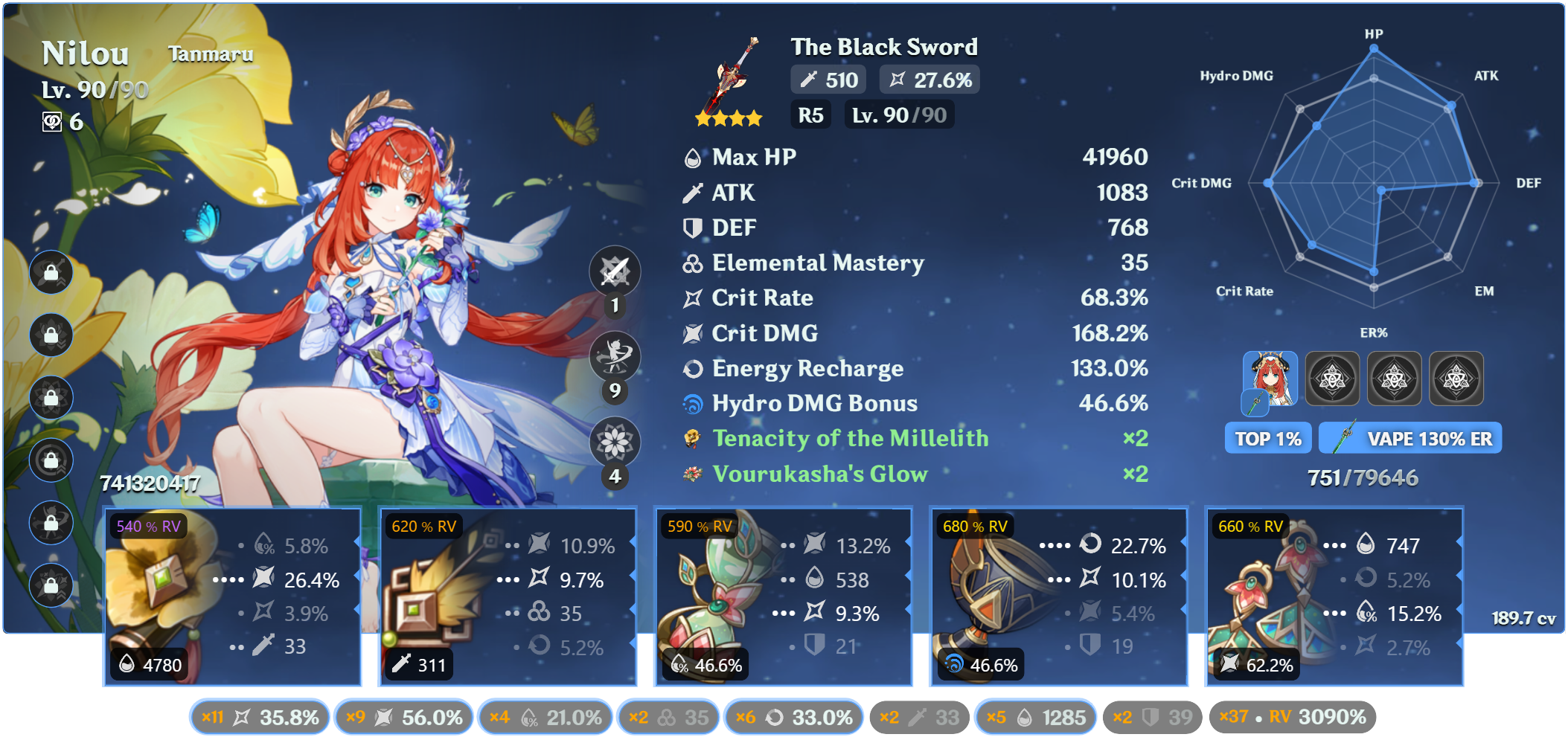Unlock the weapon lock toggle in the sidebar
The image size is (1568, 740).
(51, 271)
